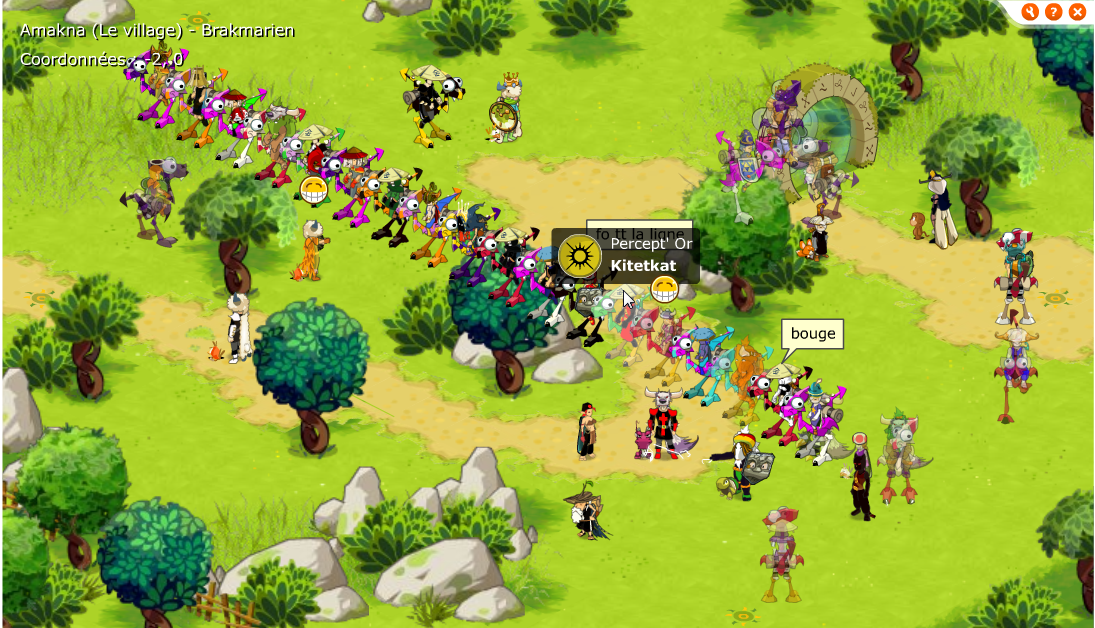Open the wrench options button

pos(1031,12)
